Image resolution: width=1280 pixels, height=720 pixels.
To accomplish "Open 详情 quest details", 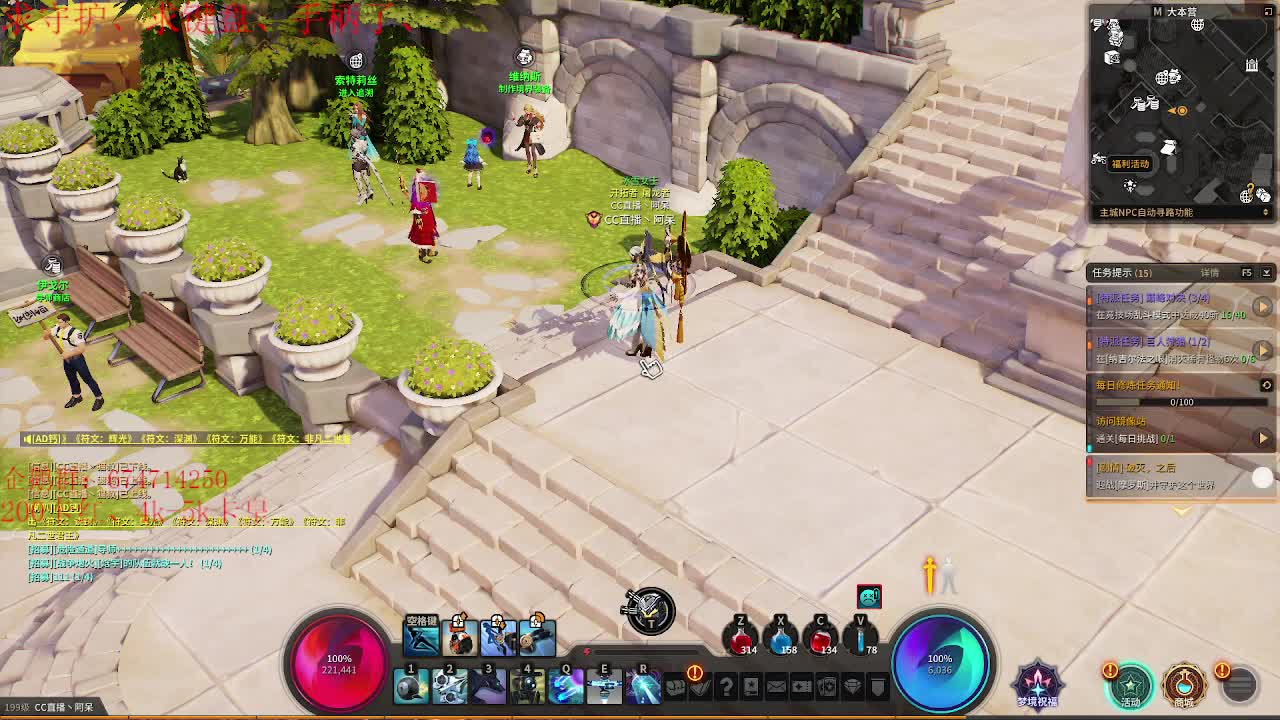I will 1210,273.
